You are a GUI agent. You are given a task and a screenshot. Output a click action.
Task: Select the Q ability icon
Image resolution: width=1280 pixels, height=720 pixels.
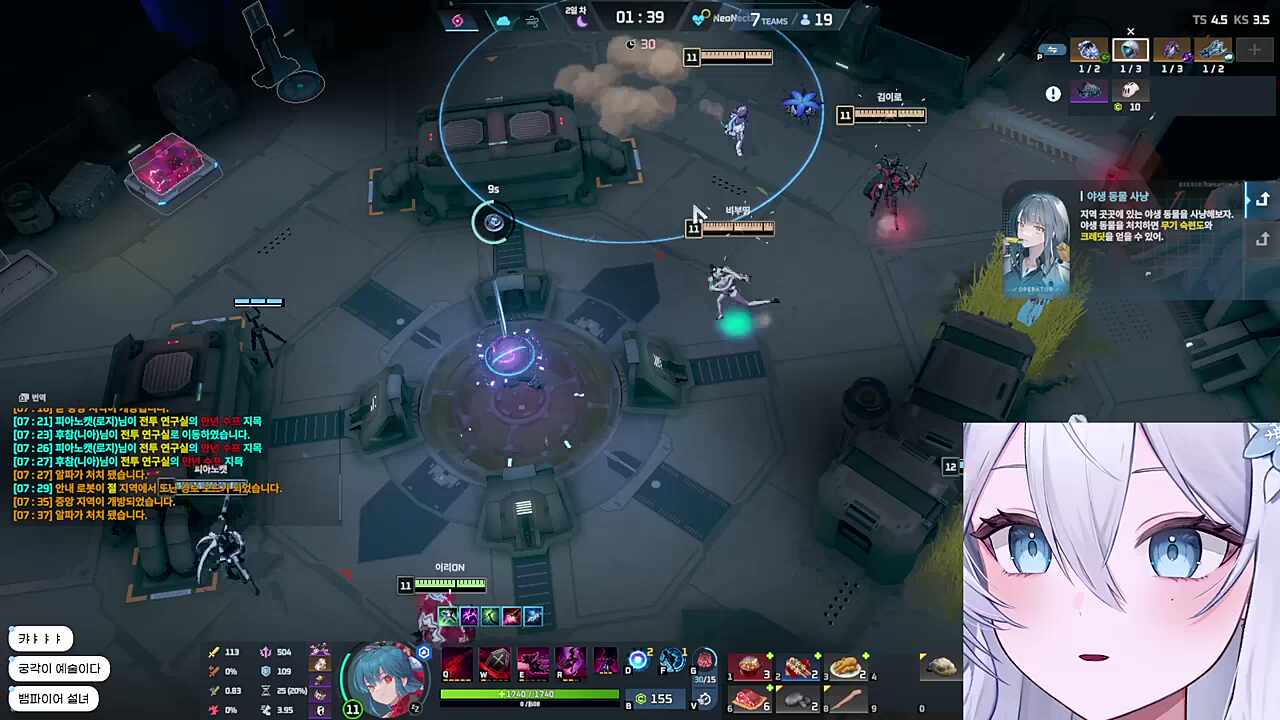457,662
